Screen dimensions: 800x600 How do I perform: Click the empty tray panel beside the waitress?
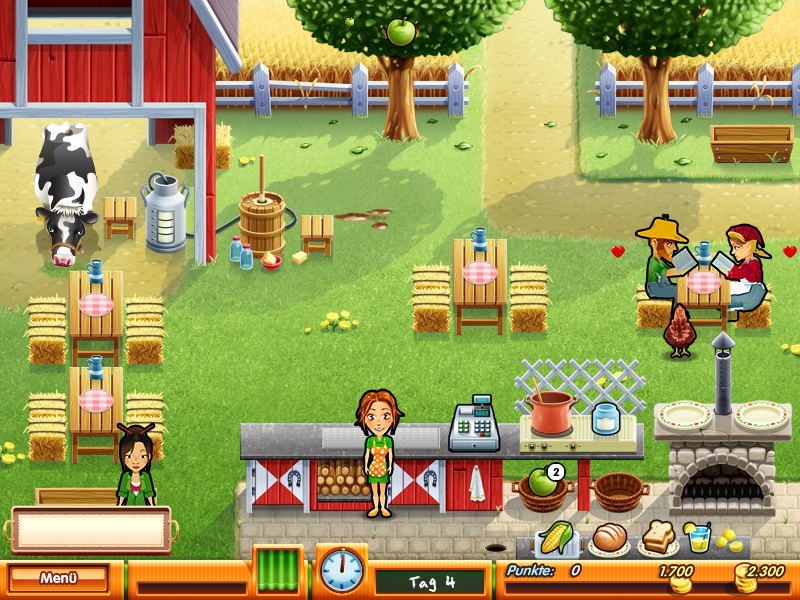click(90, 530)
